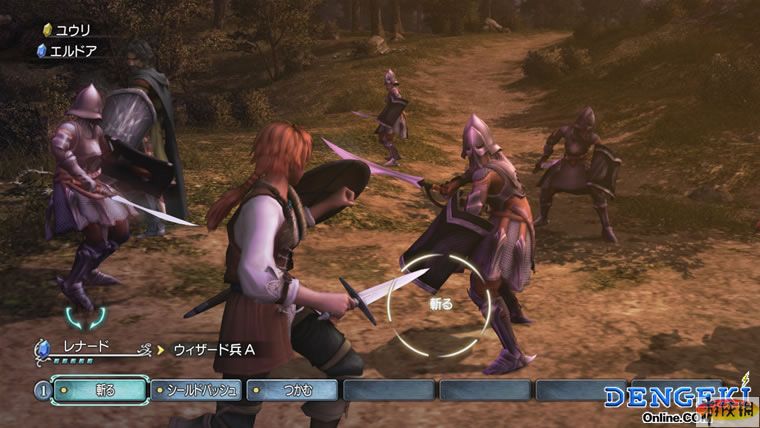Activate the つかむ (Grab) command

pyautogui.click(x=293, y=390)
